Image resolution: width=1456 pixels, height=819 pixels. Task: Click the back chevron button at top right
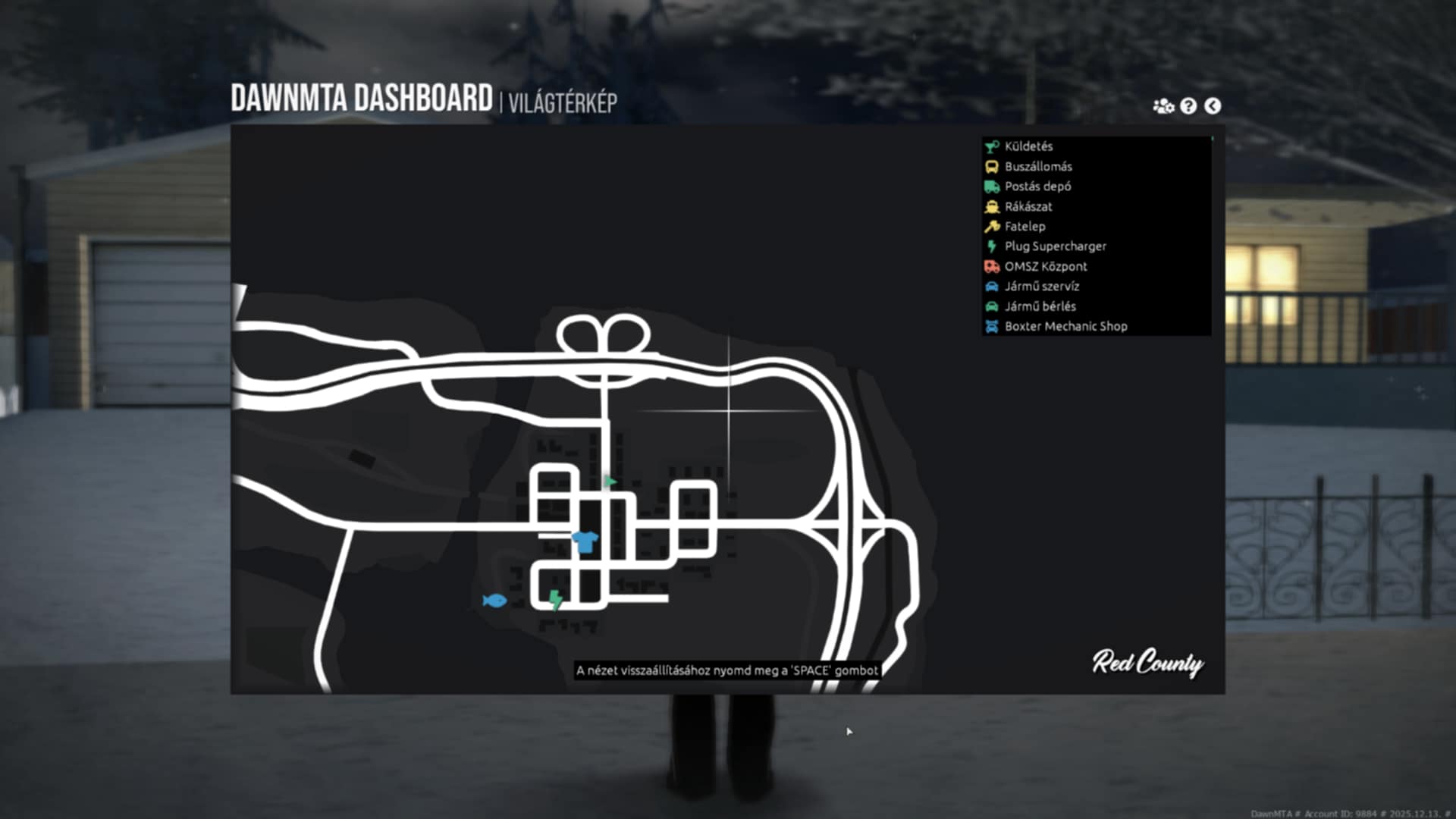(1213, 105)
